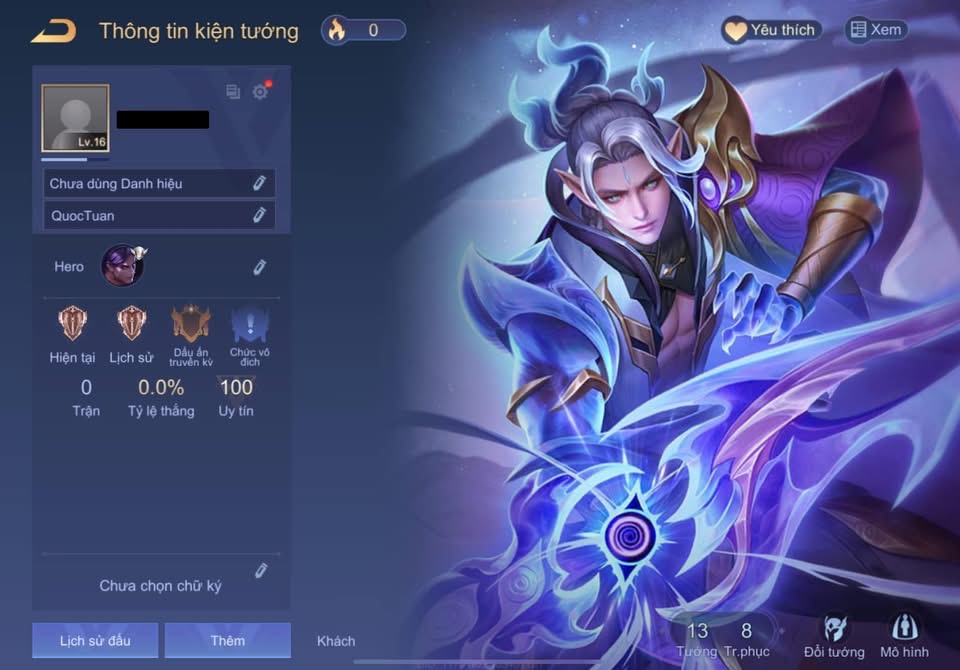This screenshot has height=670, width=960.
Task: Edit the Chưa chọn chữ ký signature
Action: tap(261, 570)
